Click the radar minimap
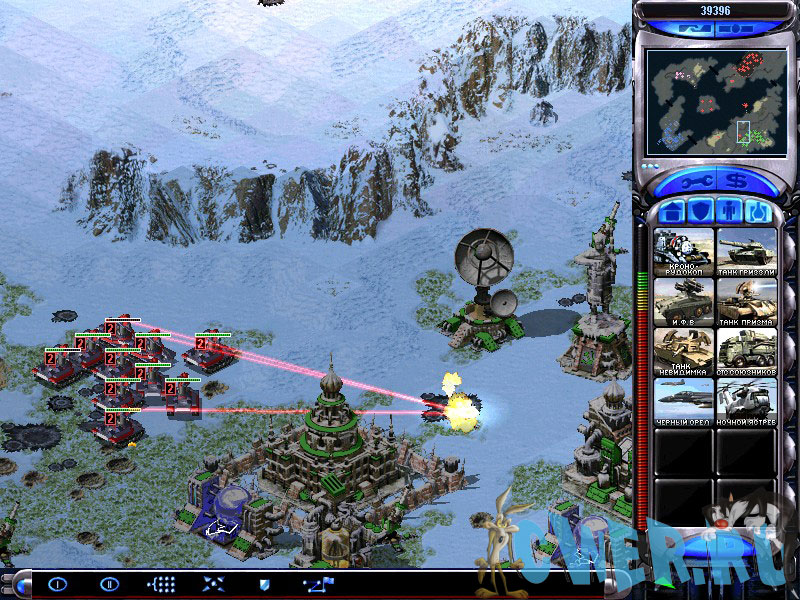This screenshot has width=800, height=600. 712,97
